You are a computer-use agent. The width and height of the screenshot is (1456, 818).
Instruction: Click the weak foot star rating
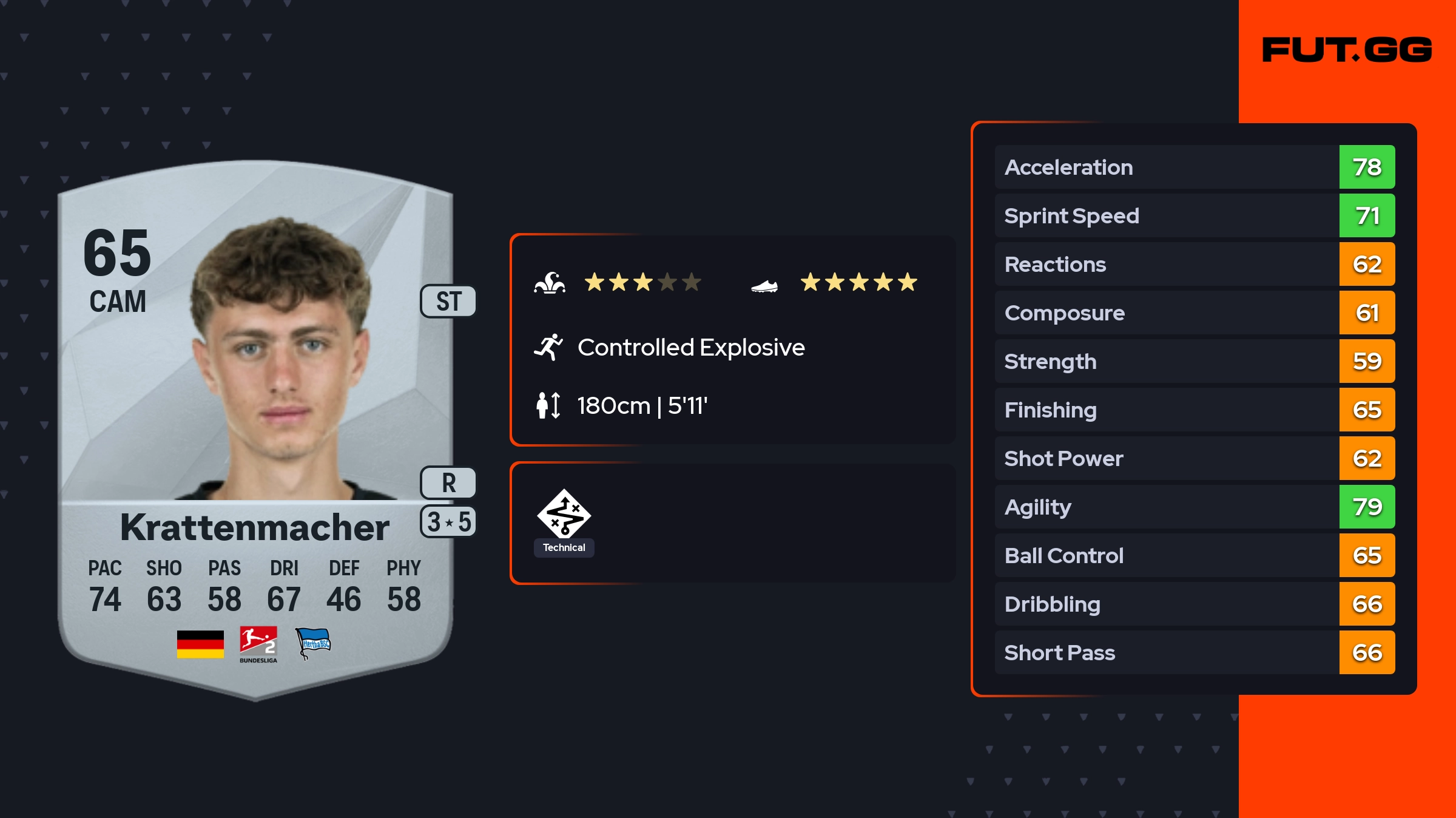click(858, 282)
